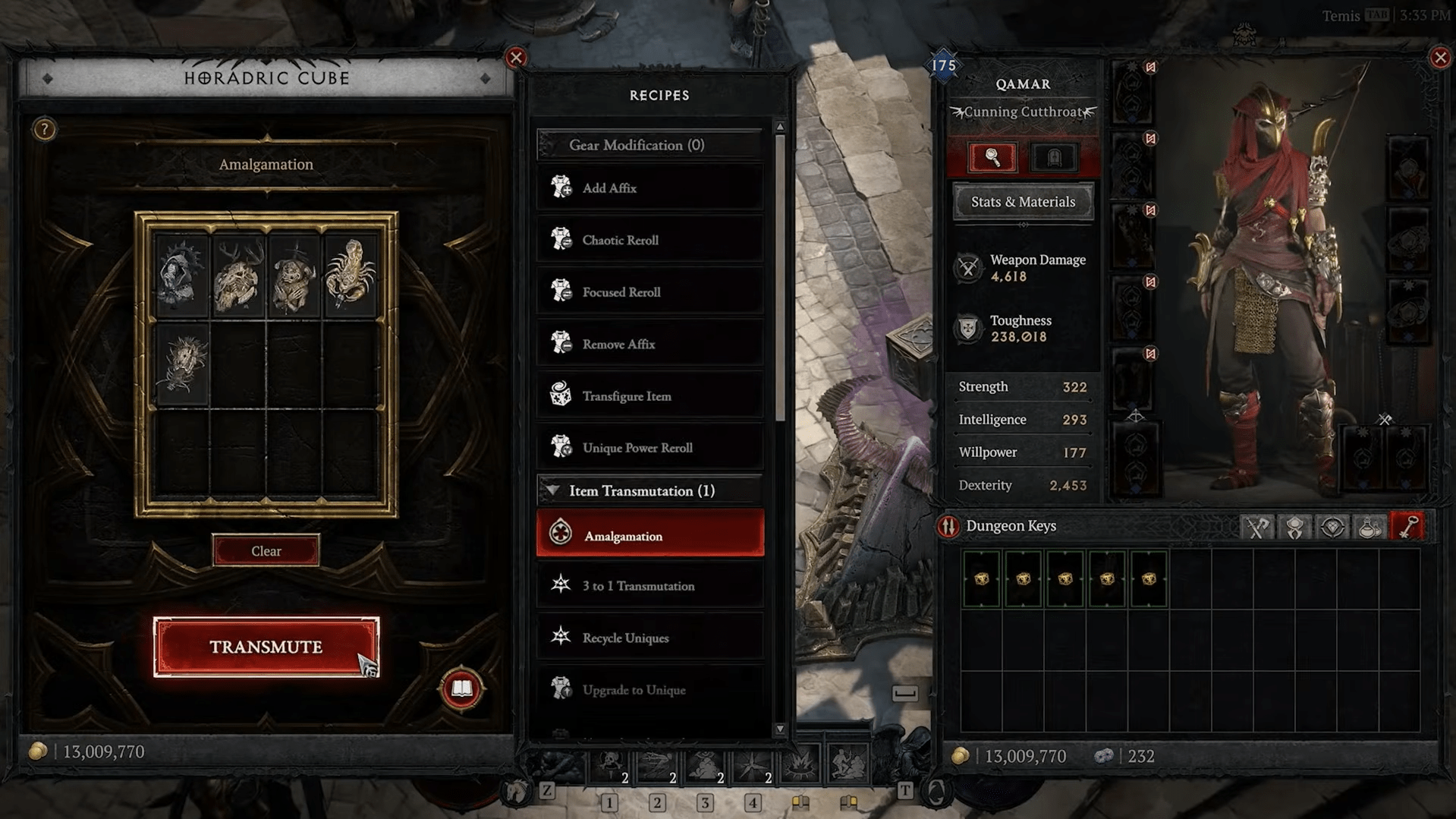Choose the Chaotic Reroll recipe
This screenshot has height=819, width=1456.
pyautogui.click(x=649, y=240)
